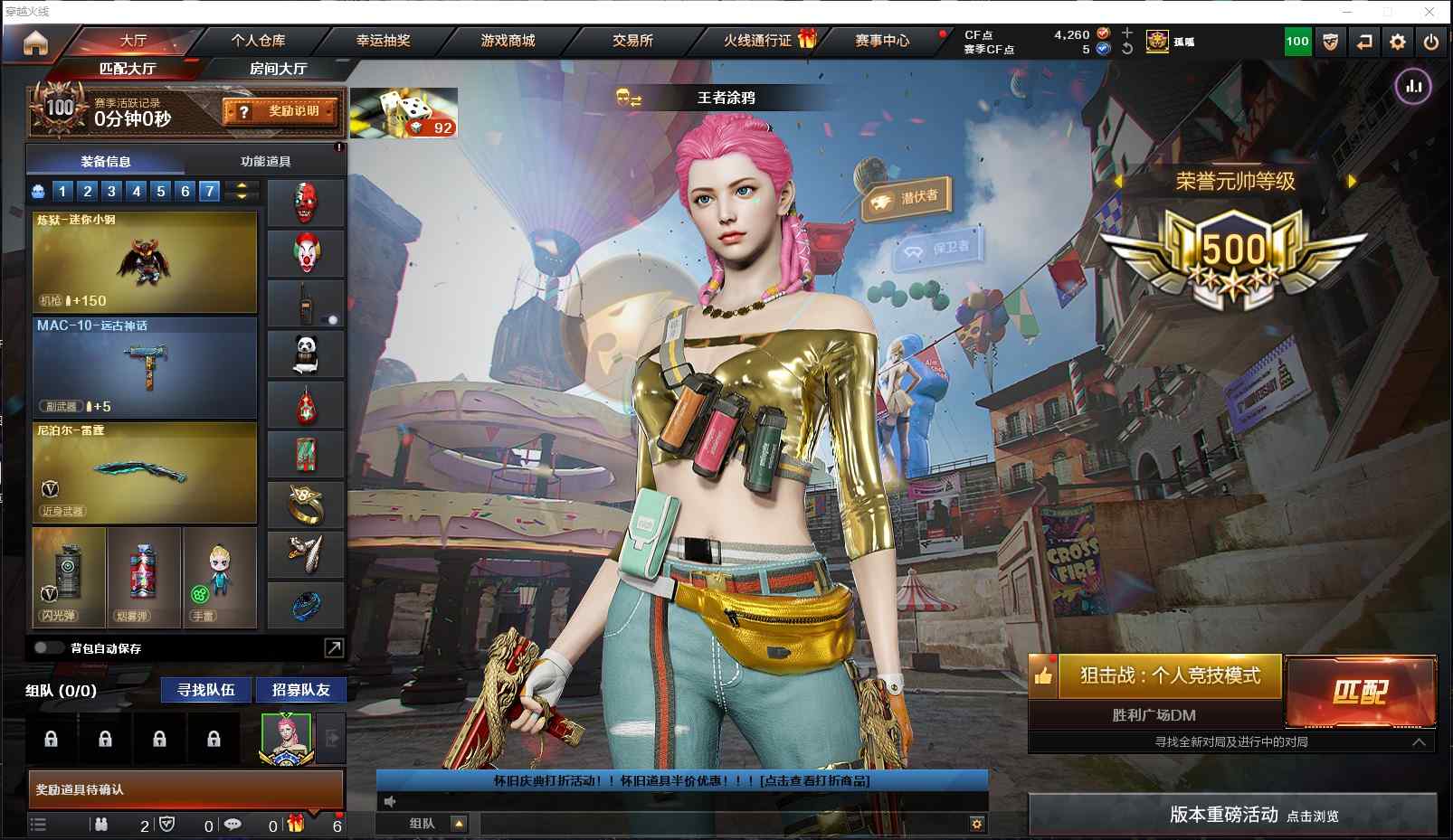This screenshot has height=840, width=1453.
Task: Open the 交易所 exchange
Action: point(632,41)
